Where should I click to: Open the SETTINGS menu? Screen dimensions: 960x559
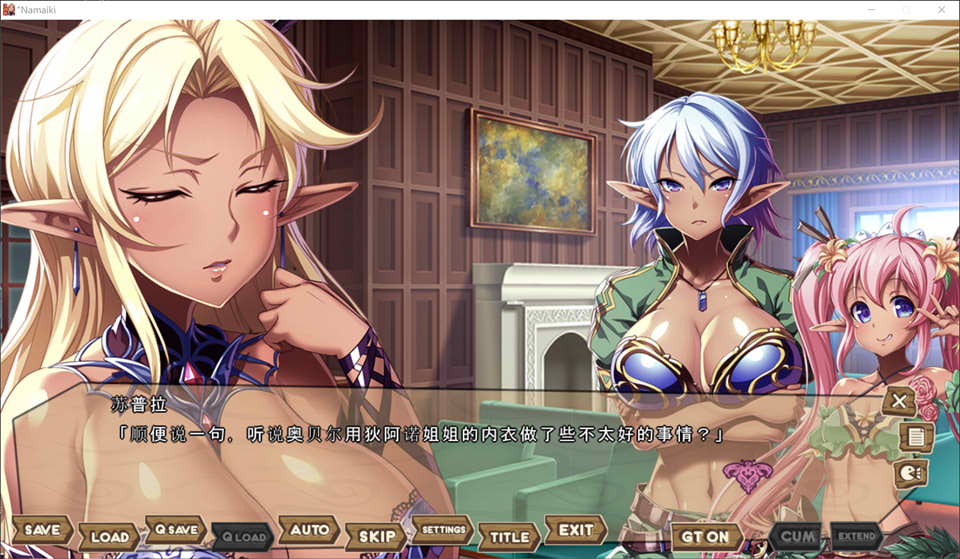pos(443,530)
